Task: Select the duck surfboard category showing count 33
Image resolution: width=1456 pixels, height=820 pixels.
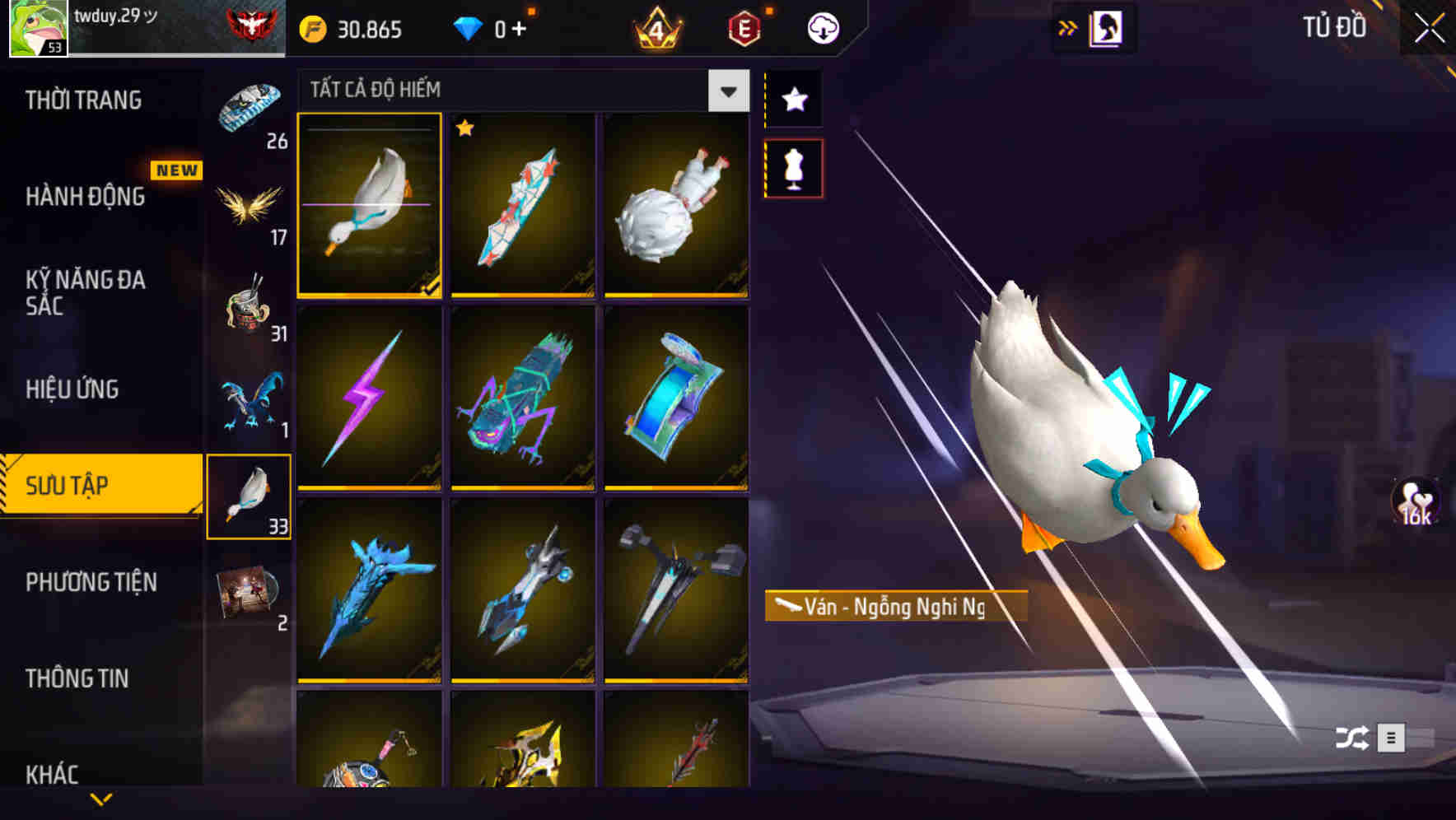Action: click(249, 494)
